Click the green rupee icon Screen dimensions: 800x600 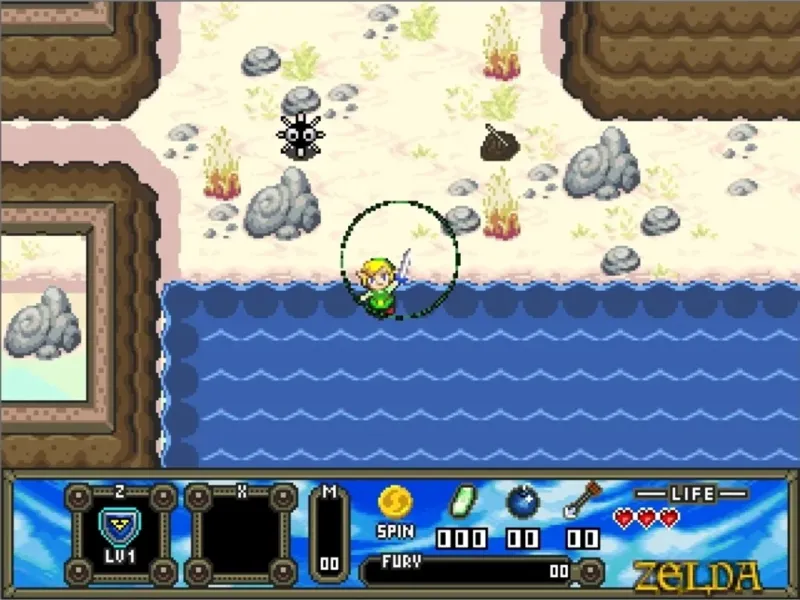pos(462,500)
